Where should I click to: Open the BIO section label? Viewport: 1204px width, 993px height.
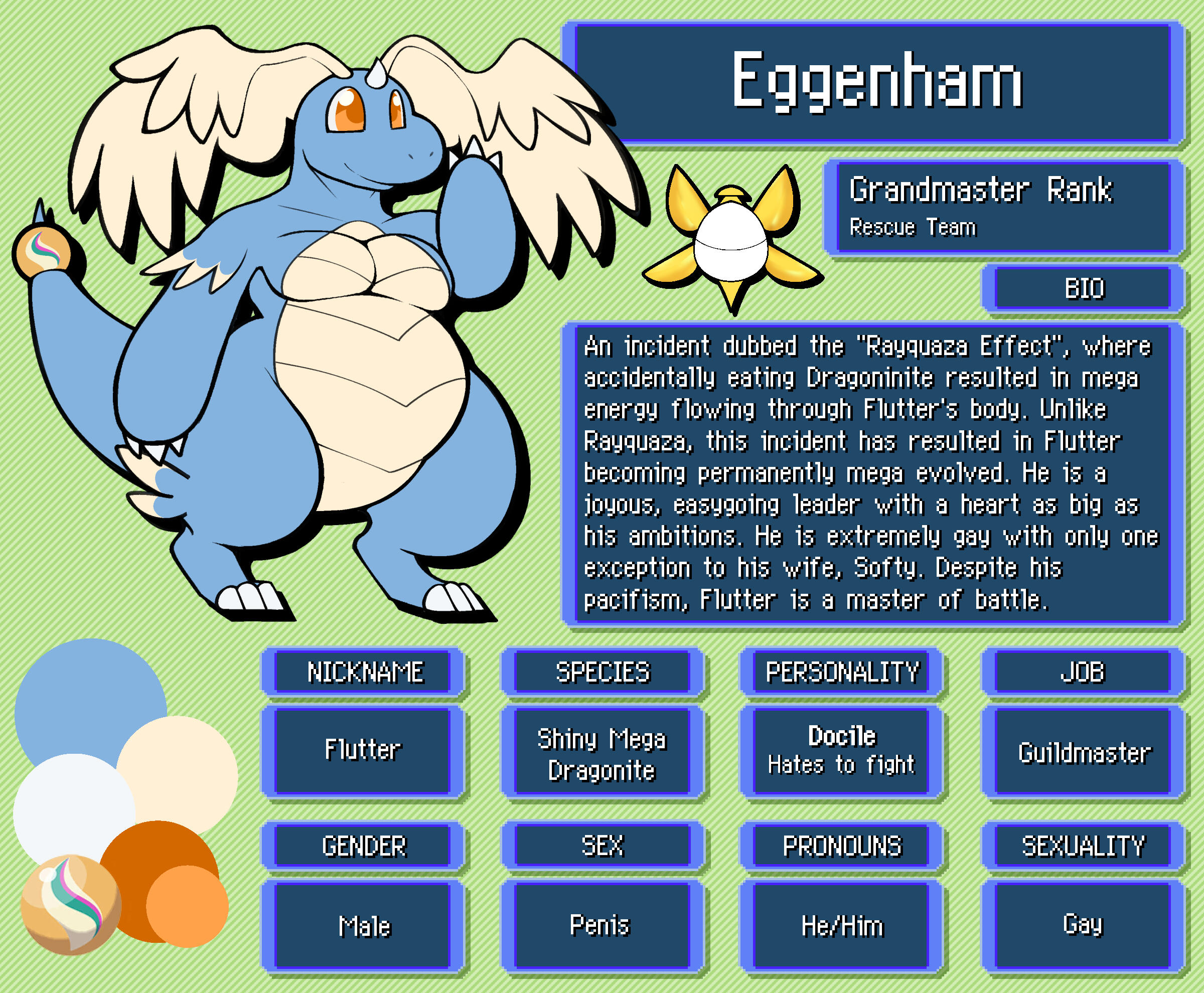(1083, 288)
